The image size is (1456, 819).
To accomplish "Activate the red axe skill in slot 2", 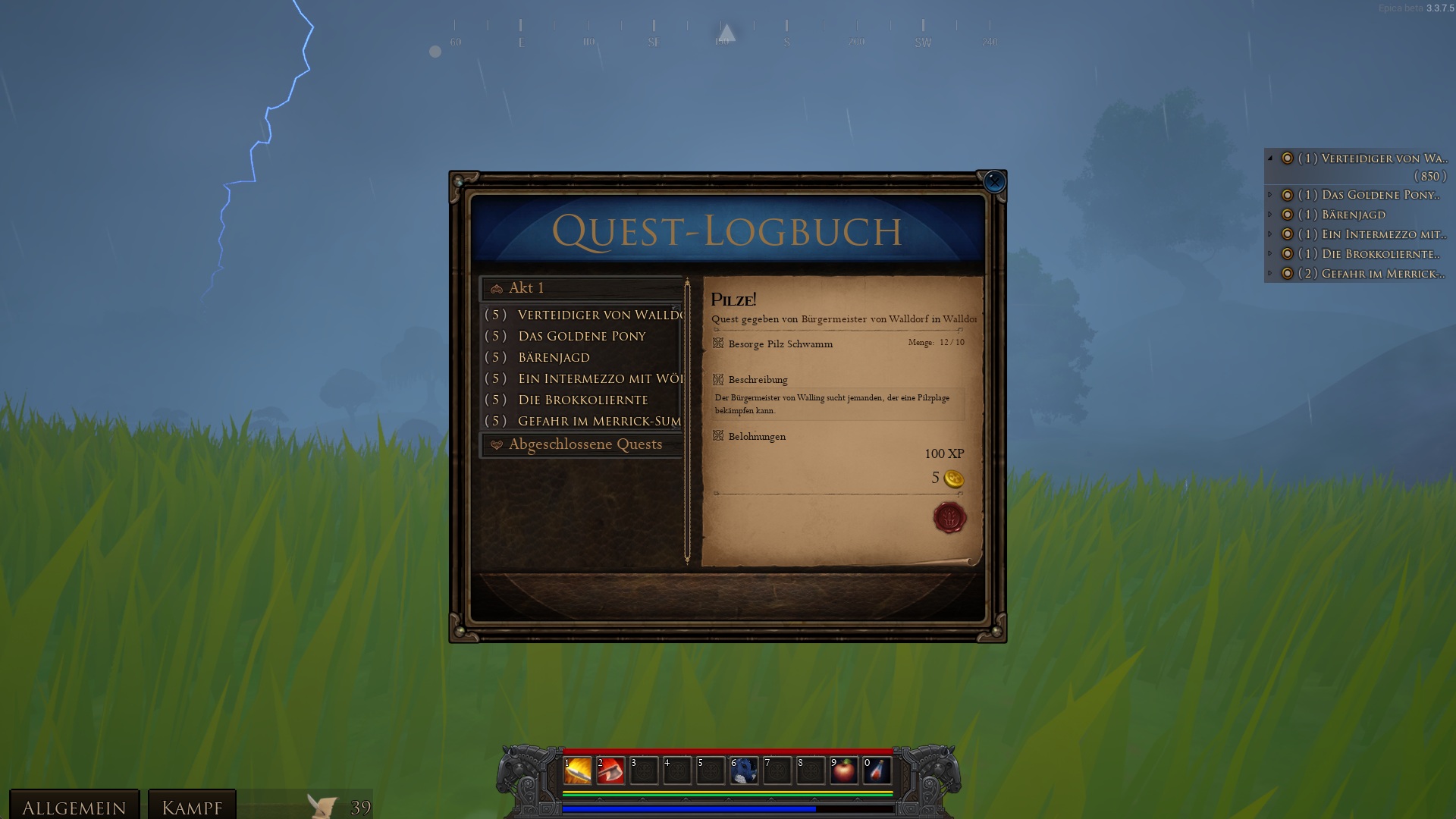I will [x=610, y=770].
